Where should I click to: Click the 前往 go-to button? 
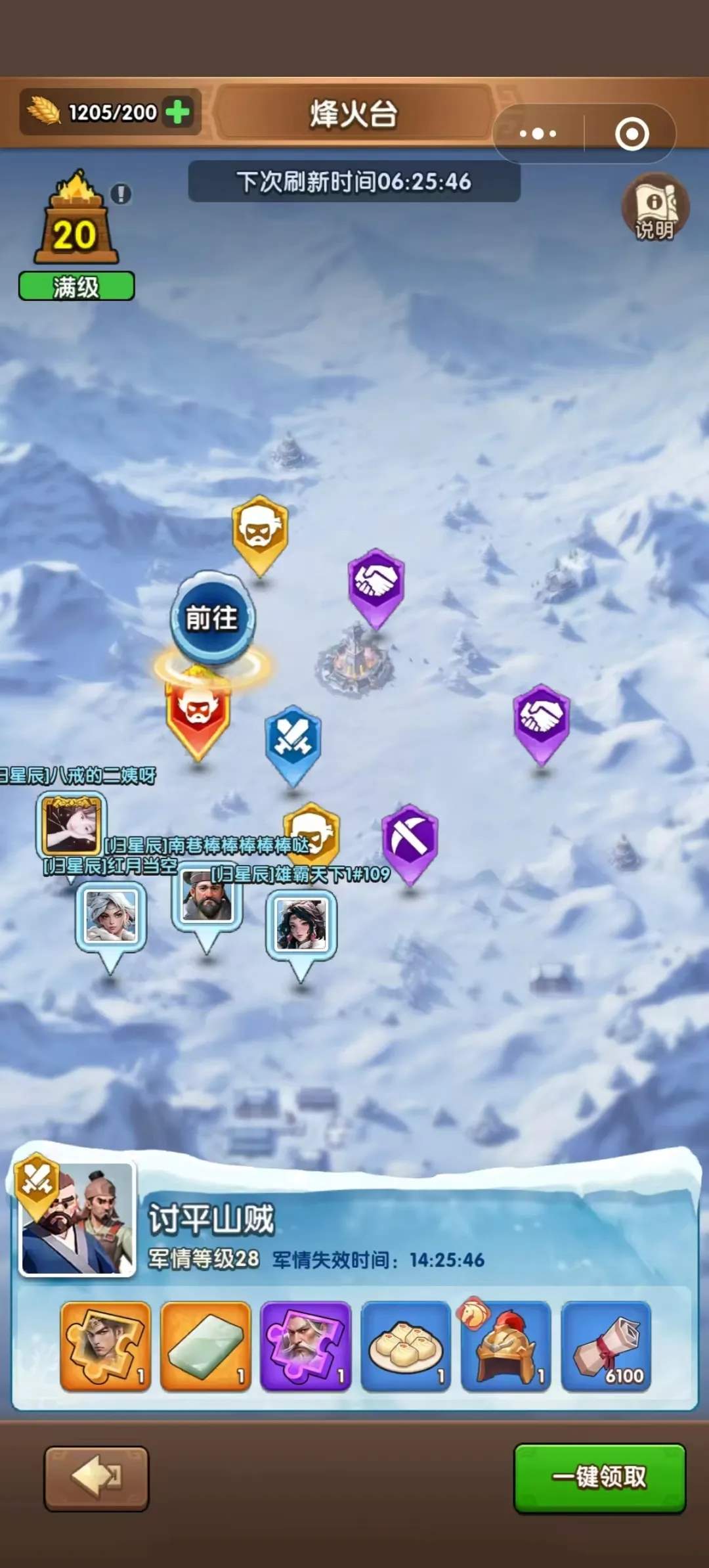pyautogui.click(x=211, y=618)
